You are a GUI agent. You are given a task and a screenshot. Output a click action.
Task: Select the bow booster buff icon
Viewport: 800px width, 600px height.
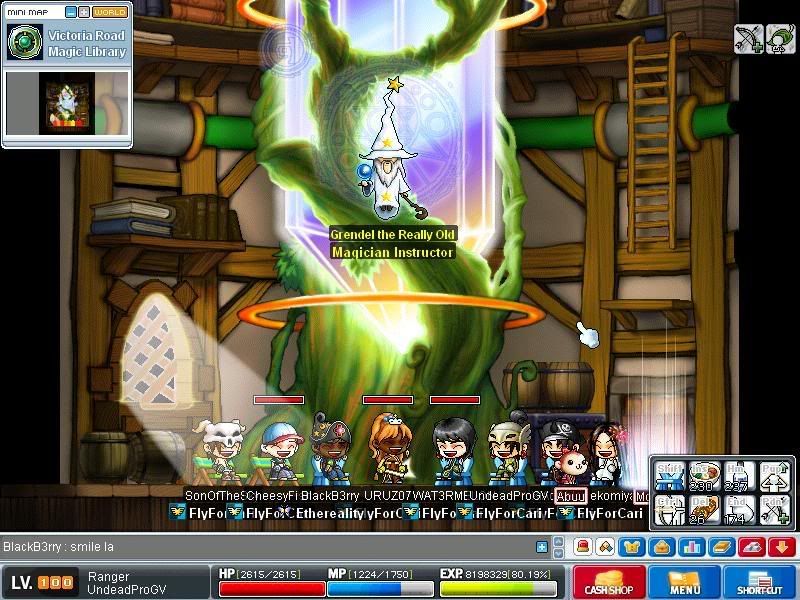pos(749,39)
